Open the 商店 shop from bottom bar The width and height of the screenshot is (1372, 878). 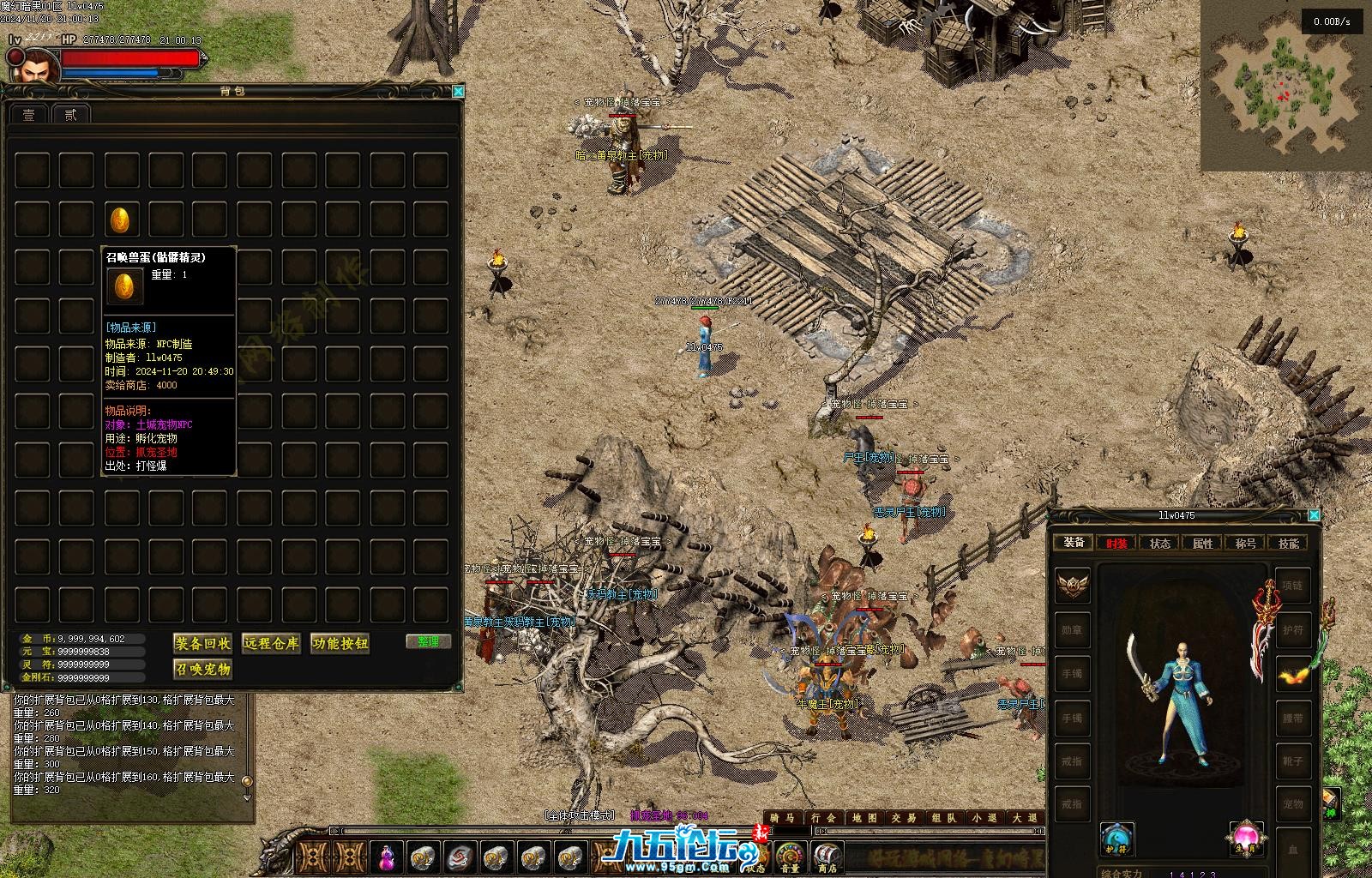pyautogui.click(x=827, y=856)
